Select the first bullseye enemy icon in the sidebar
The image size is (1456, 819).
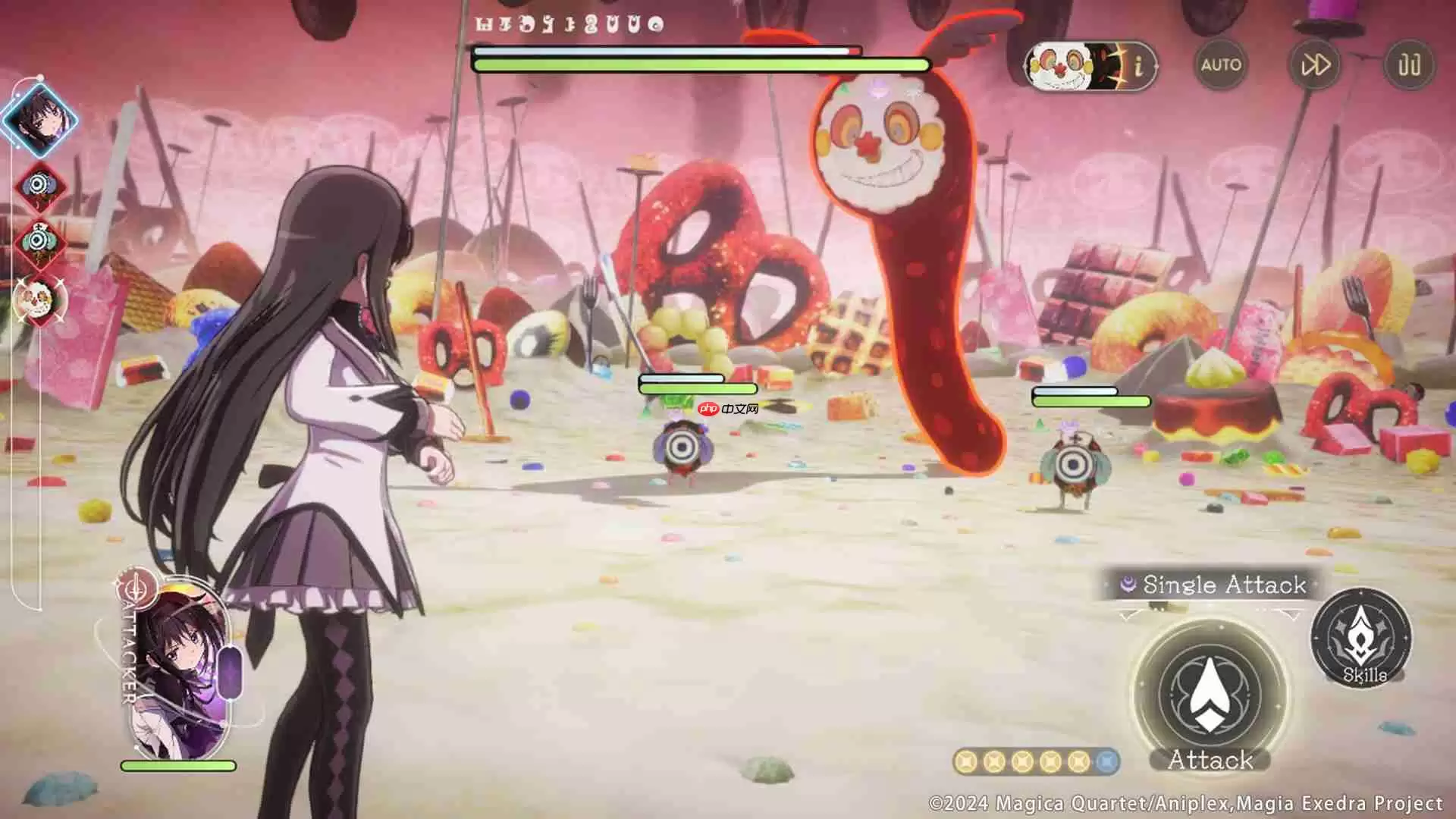pyautogui.click(x=39, y=187)
